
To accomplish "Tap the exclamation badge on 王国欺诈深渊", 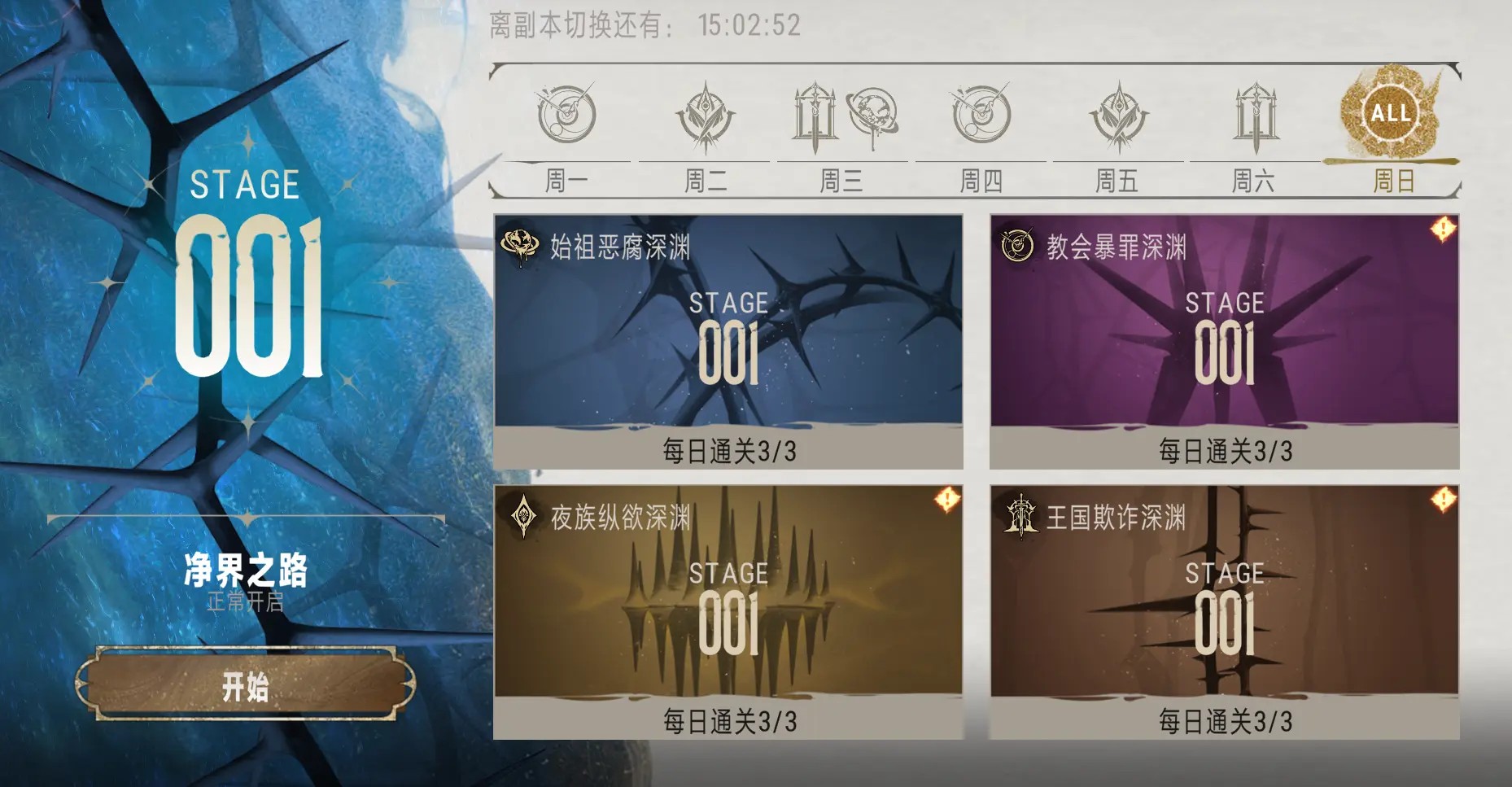I will point(1444,500).
